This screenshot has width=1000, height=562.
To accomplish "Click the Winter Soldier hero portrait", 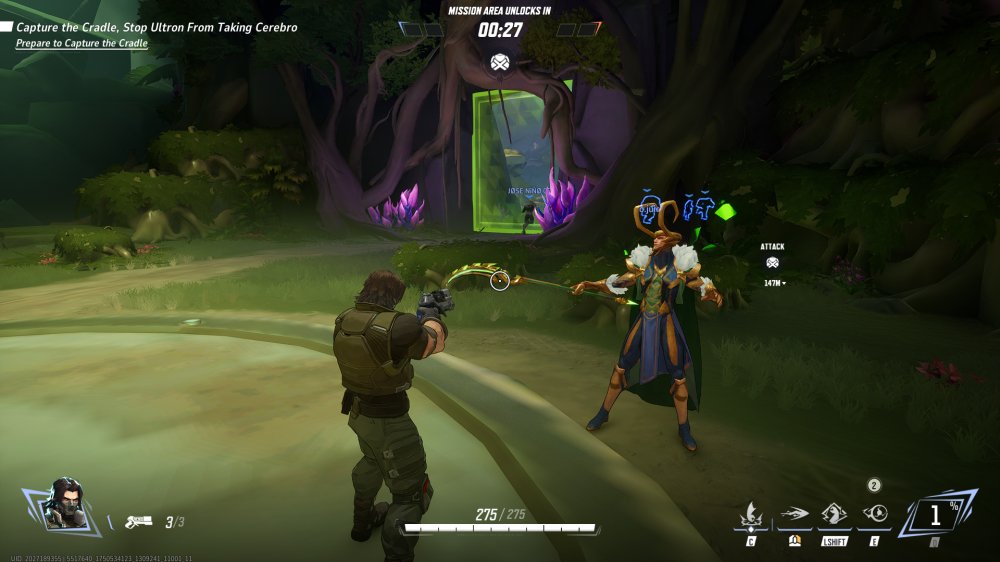I will click(x=62, y=505).
